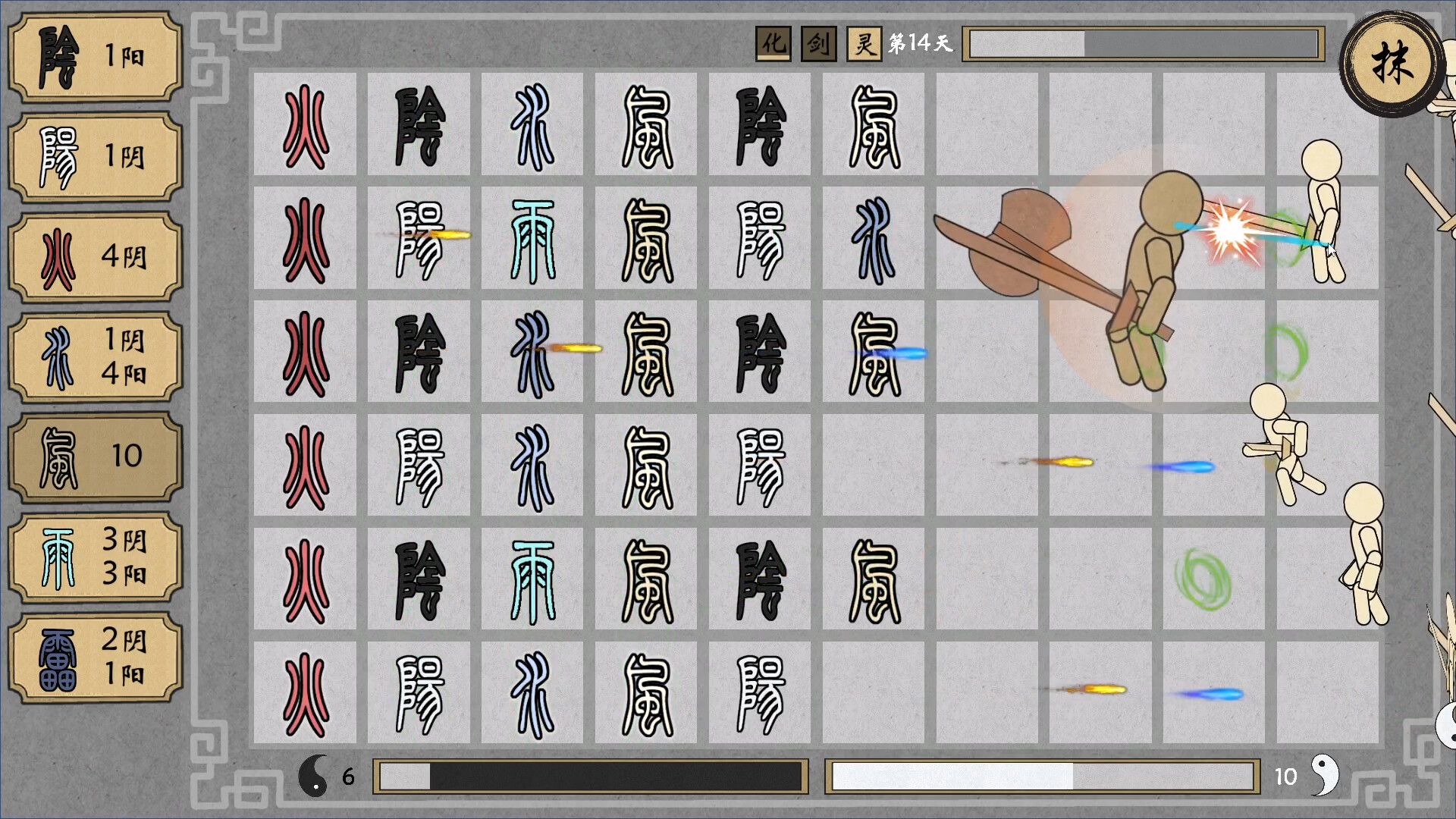Click the cyan 雨 rune in the second grid row
The width and height of the screenshot is (1456, 819).
[x=532, y=239]
